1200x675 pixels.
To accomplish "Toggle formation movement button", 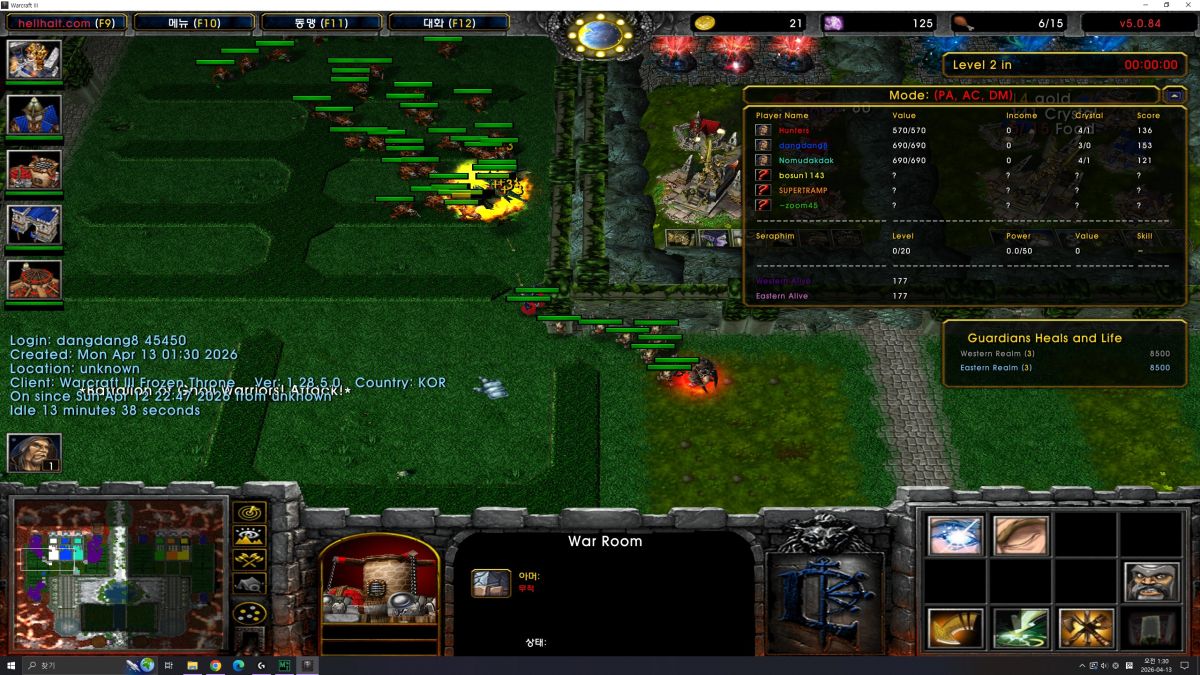I will tap(249, 612).
